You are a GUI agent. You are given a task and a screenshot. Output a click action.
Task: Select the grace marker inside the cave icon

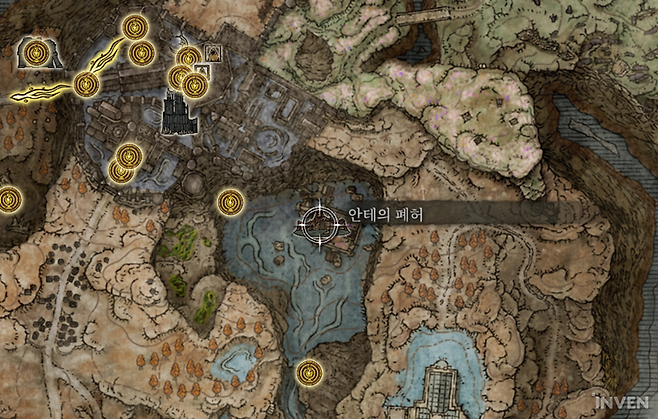pos(39,50)
